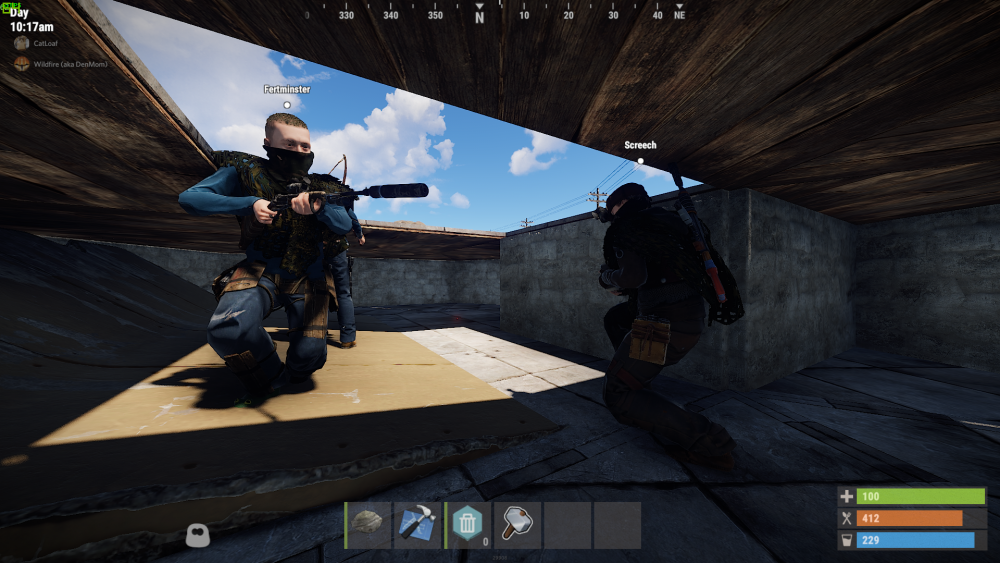Screen dimensions: 1000x563
Task: Click team member CatLoaf in the list
Action: click(x=45, y=44)
